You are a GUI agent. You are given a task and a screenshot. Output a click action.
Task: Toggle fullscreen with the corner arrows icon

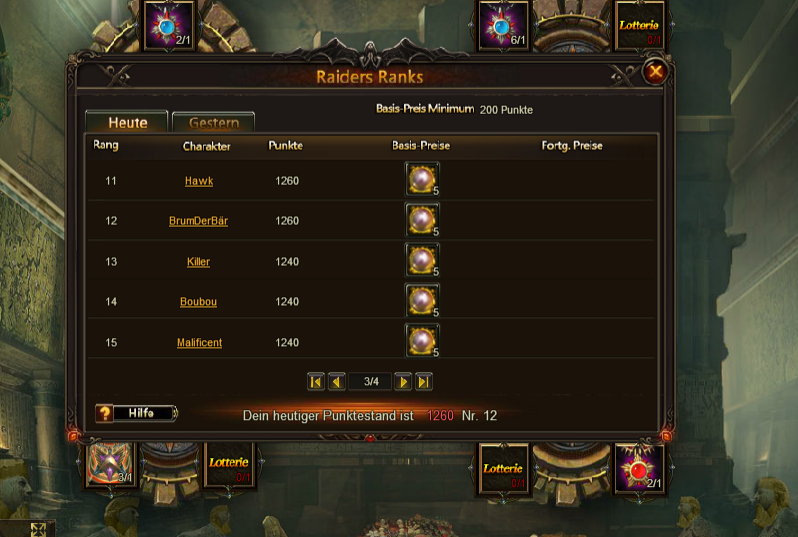pos(38,529)
